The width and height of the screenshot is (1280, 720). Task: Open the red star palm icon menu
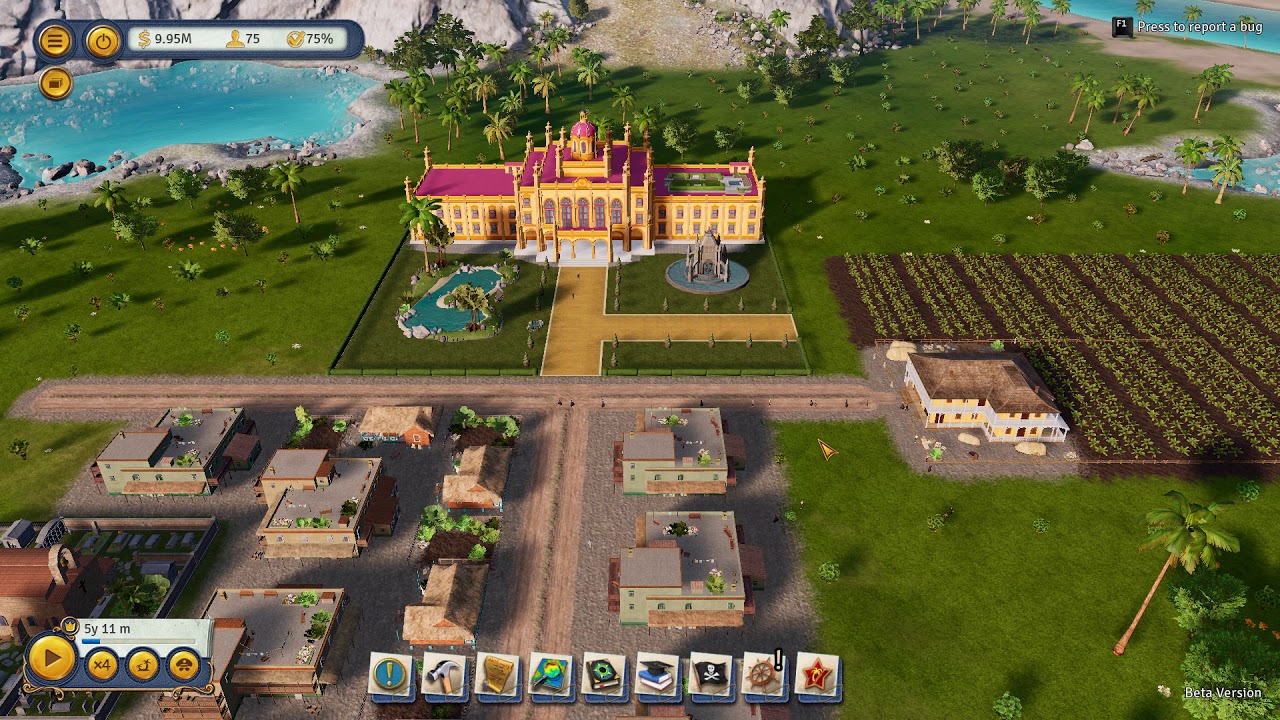(816, 676)
